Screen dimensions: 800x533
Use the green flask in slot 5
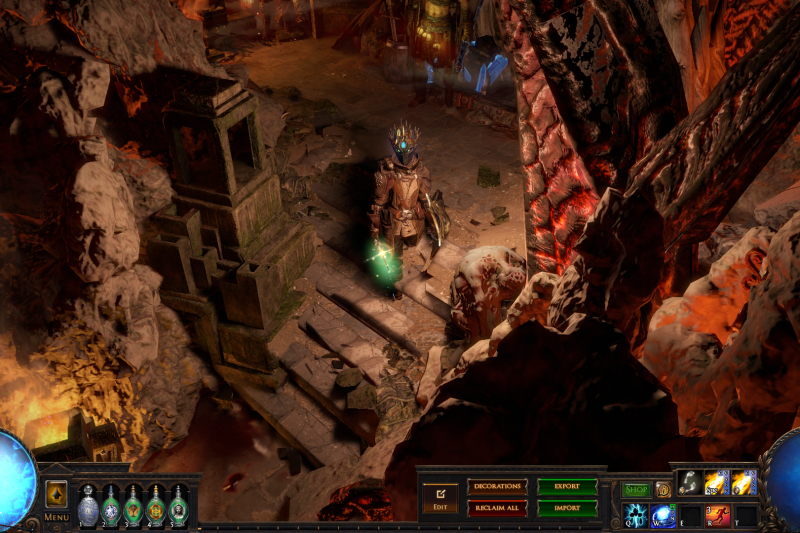tap(179, 505)
